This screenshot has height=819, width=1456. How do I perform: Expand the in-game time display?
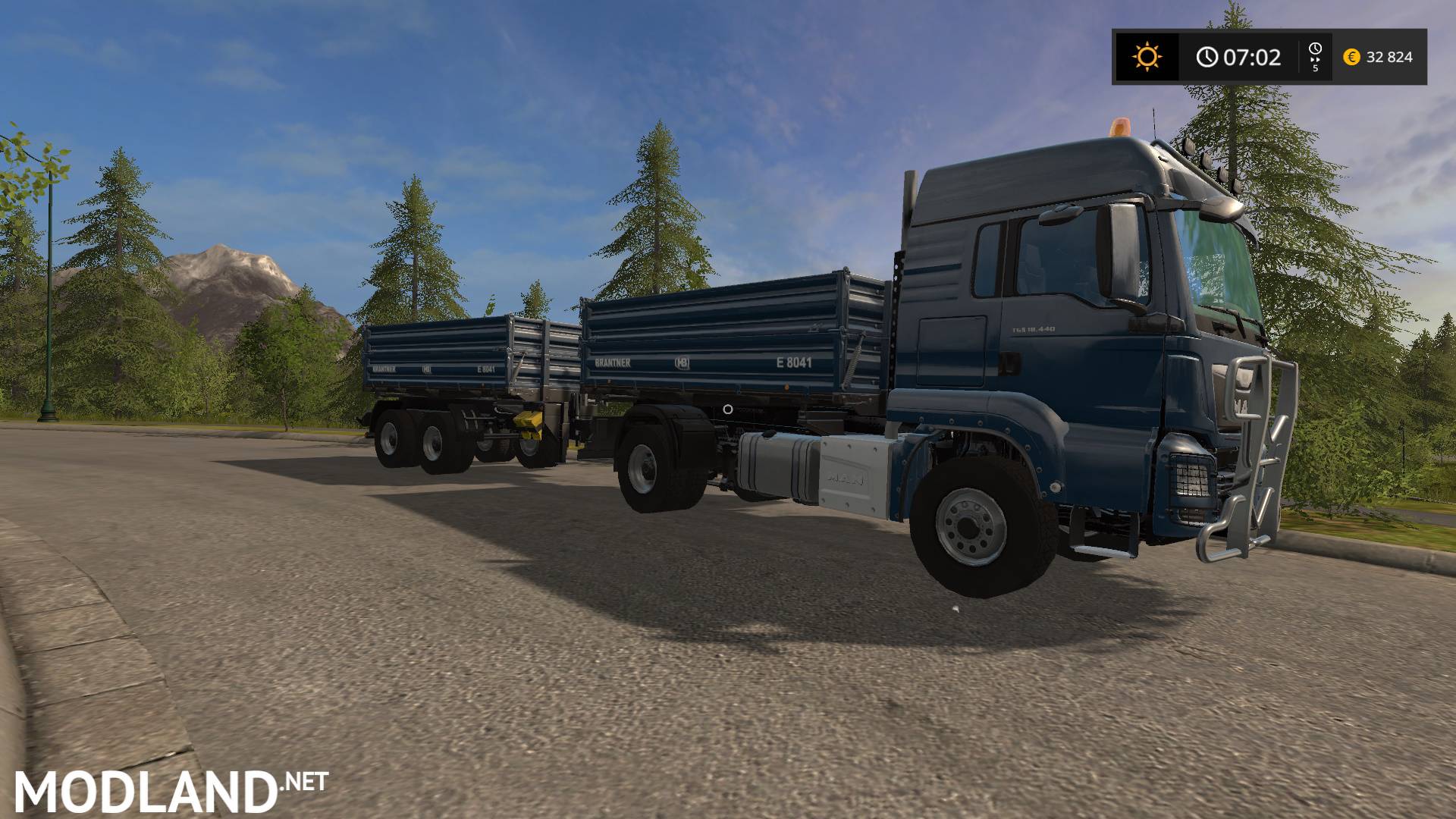[1251, 55]
